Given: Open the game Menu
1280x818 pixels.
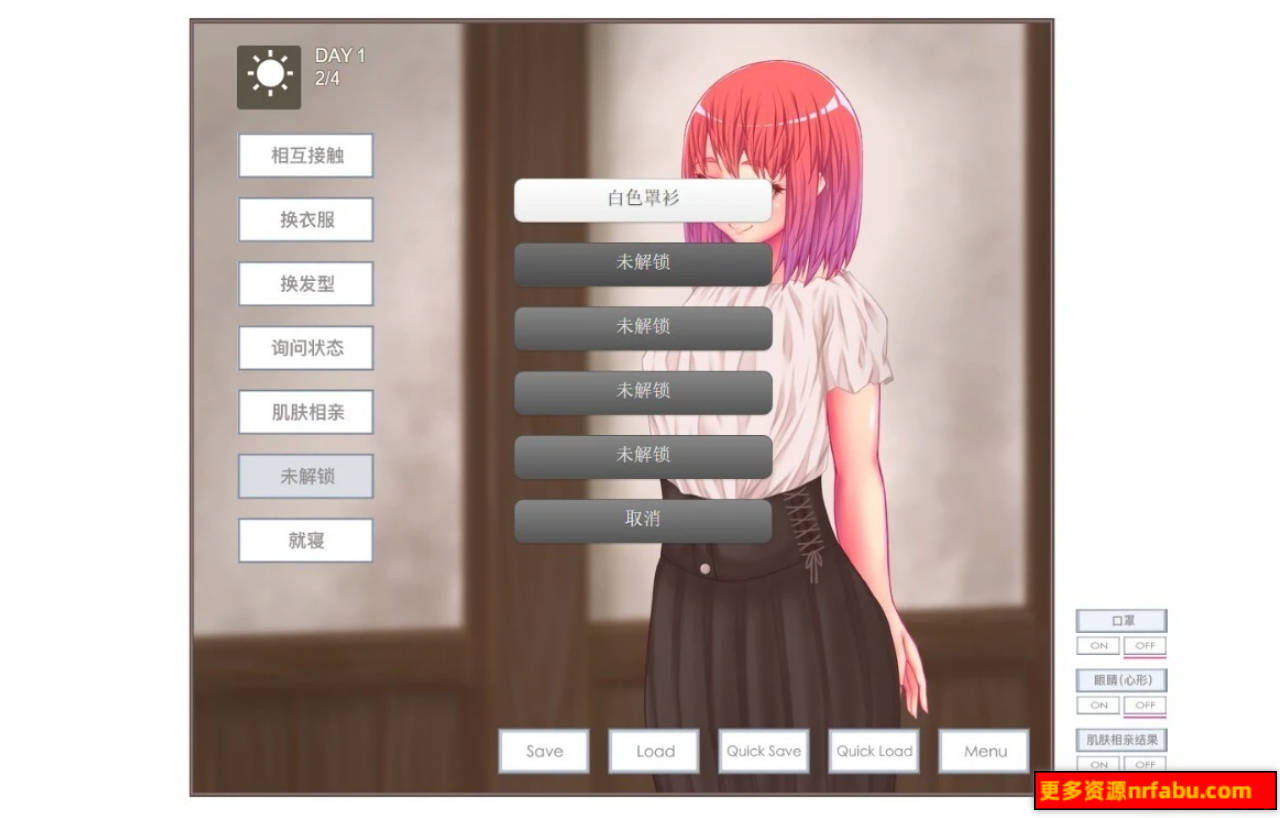Looking at the screenshot, I should [x=983, y=751].
